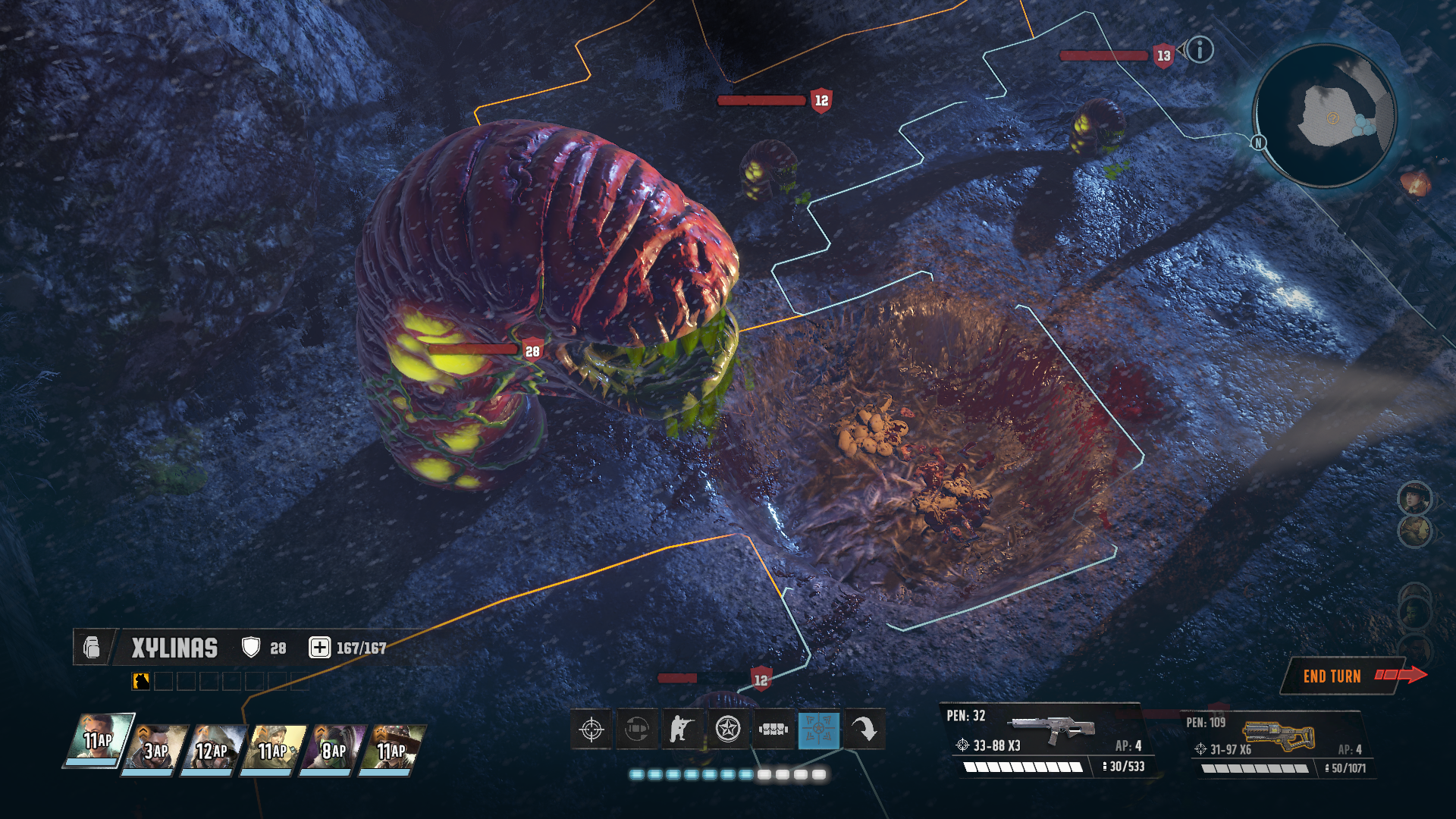Image resolution: width=1456 pixels, height=819 pixels.
Task: Choose the kneeling rifleman ability
Action: pos(682,730)
